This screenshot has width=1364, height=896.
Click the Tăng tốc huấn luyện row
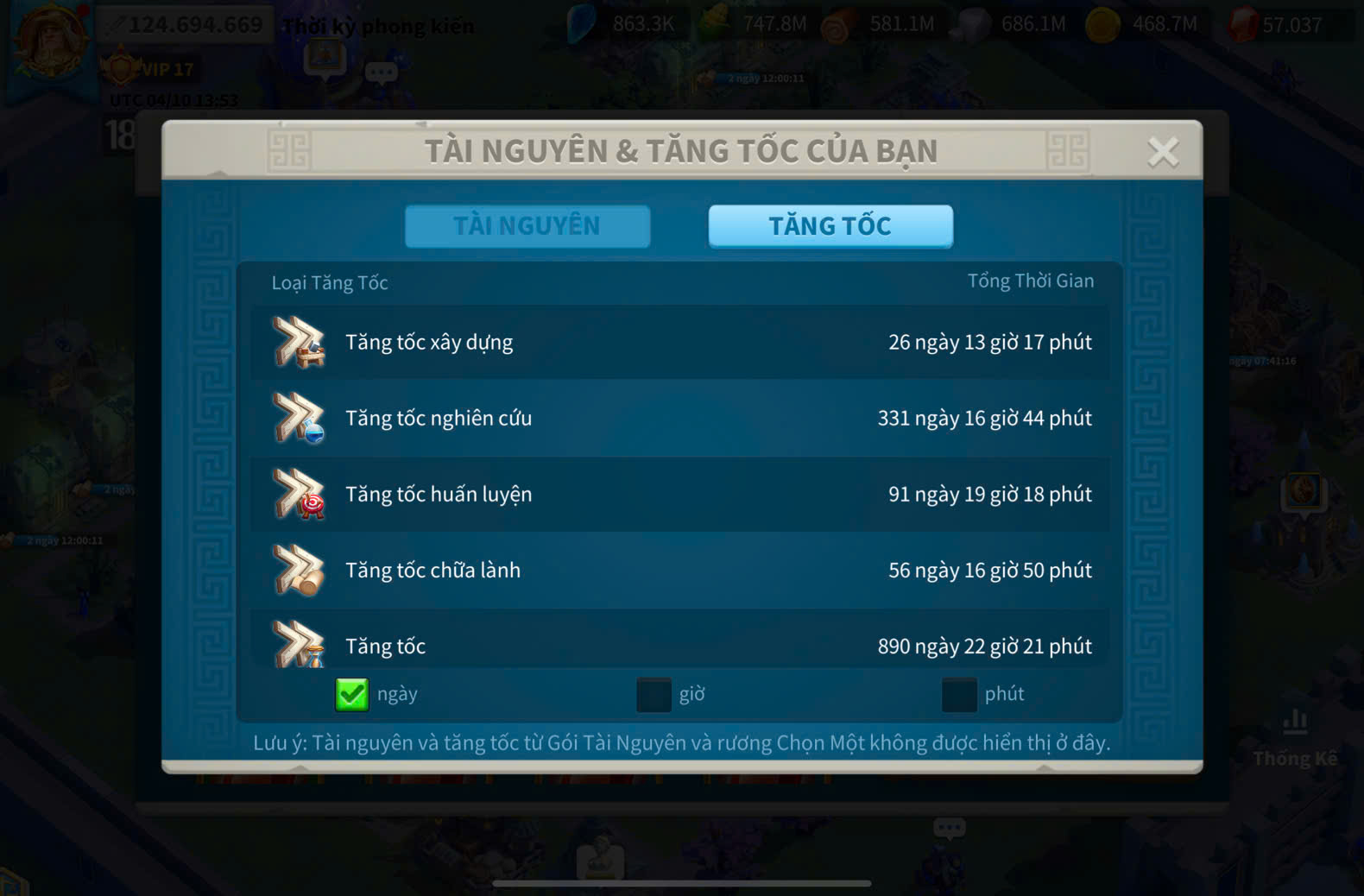click(680, 495)
